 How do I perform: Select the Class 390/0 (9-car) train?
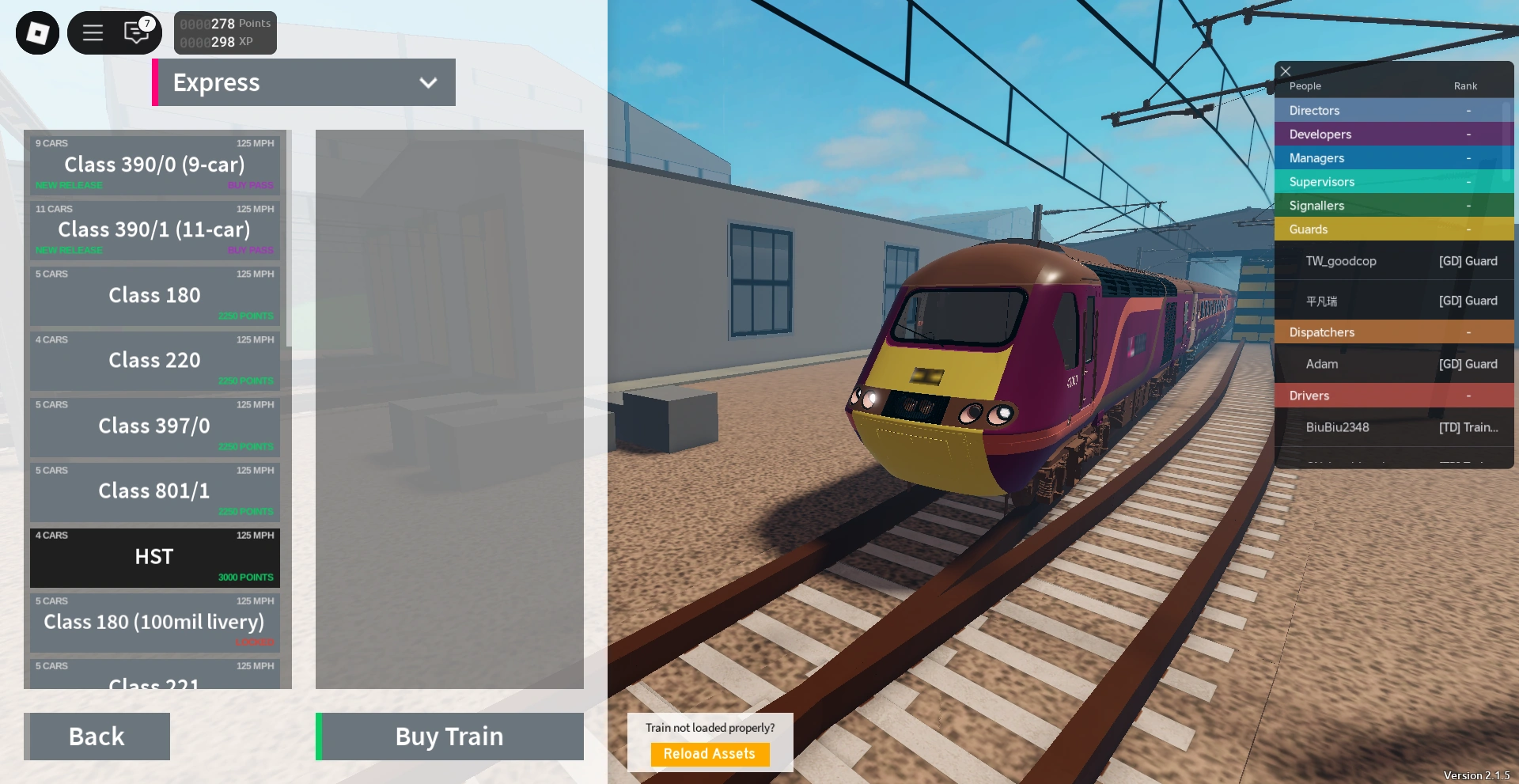click(154, 165)
